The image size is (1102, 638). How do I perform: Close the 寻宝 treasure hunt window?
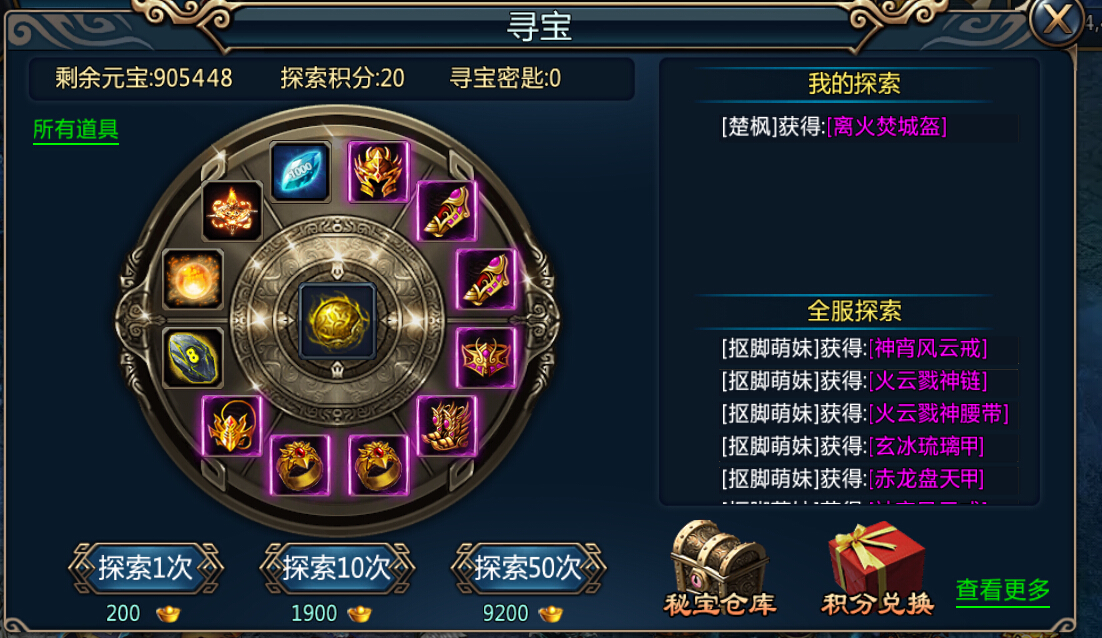(x=1057, y=21)
